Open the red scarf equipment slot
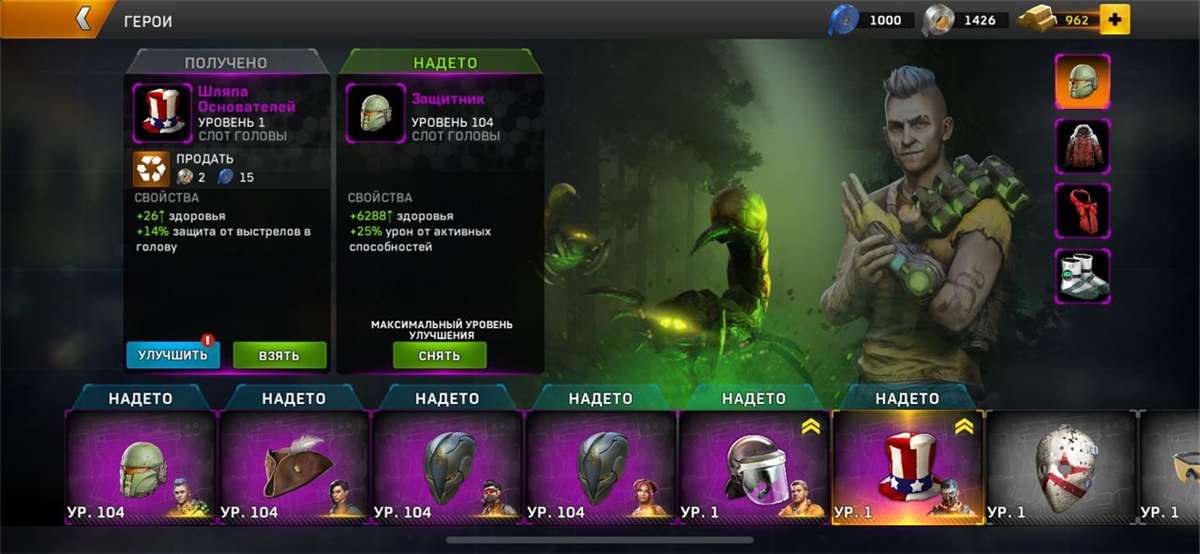 [1083, 211]
